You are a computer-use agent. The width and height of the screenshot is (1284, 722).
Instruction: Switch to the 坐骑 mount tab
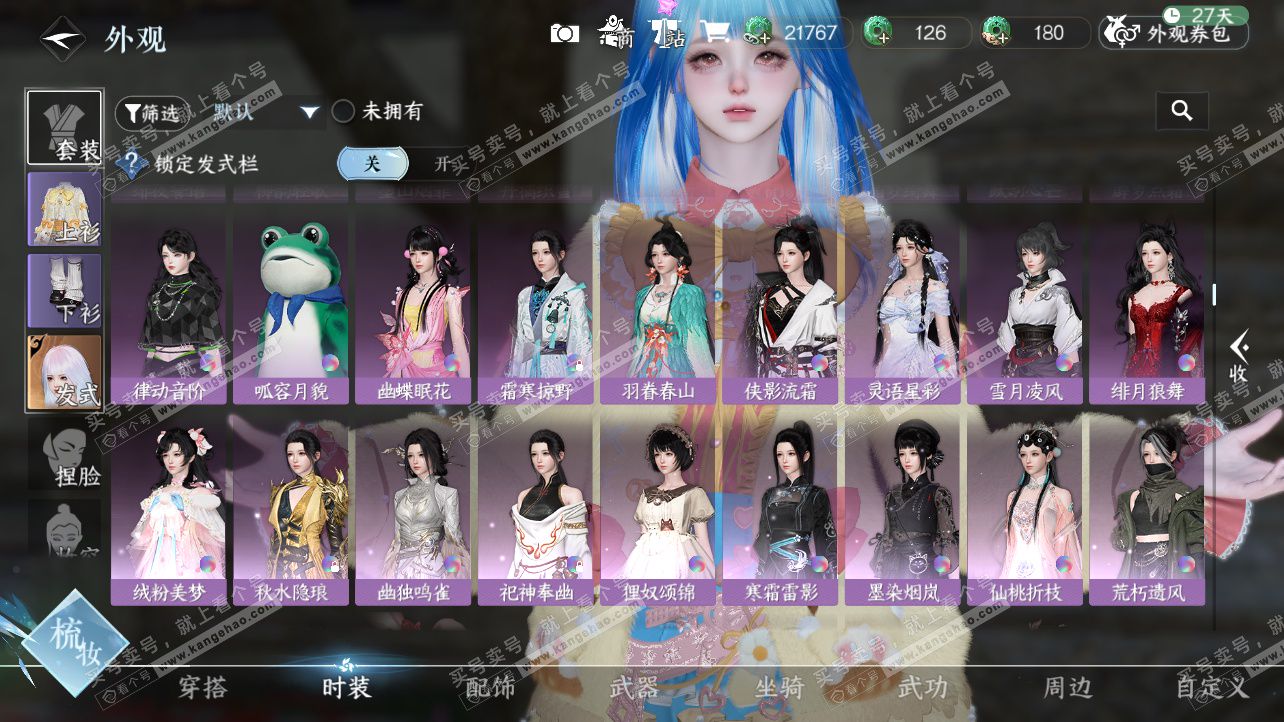[x=779, y=687]
